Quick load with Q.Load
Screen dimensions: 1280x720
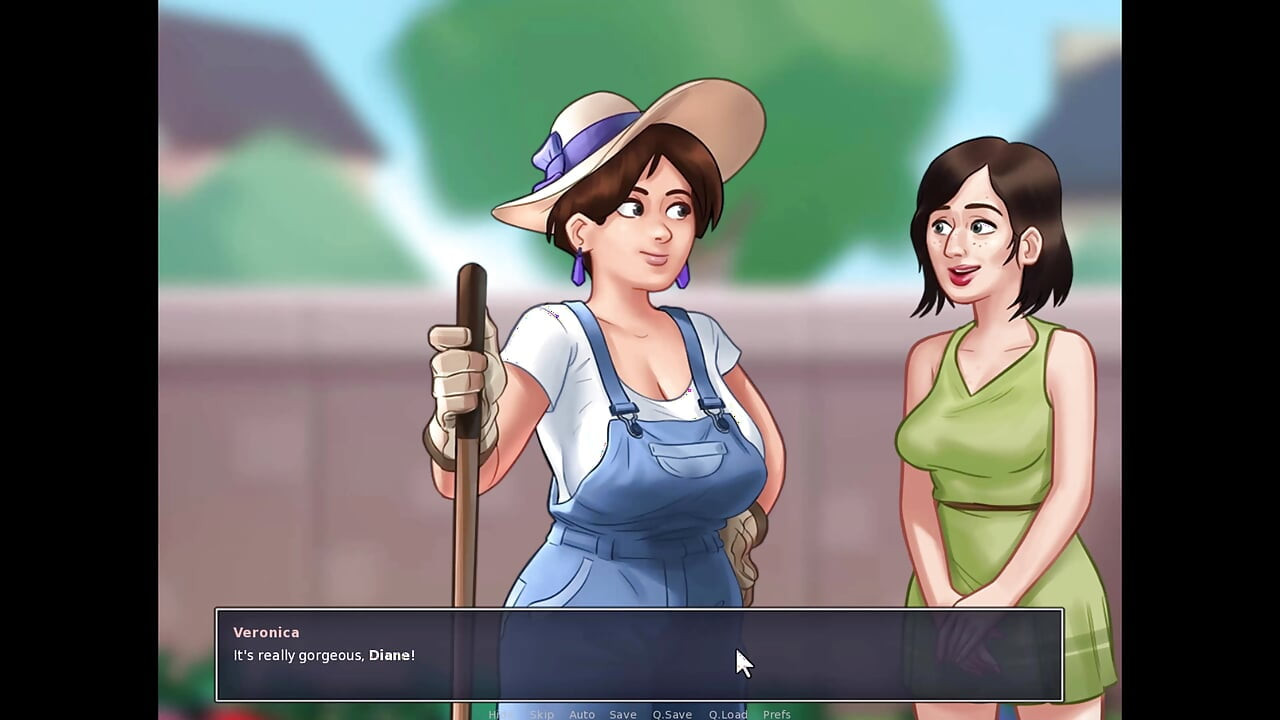coord(728,714)
